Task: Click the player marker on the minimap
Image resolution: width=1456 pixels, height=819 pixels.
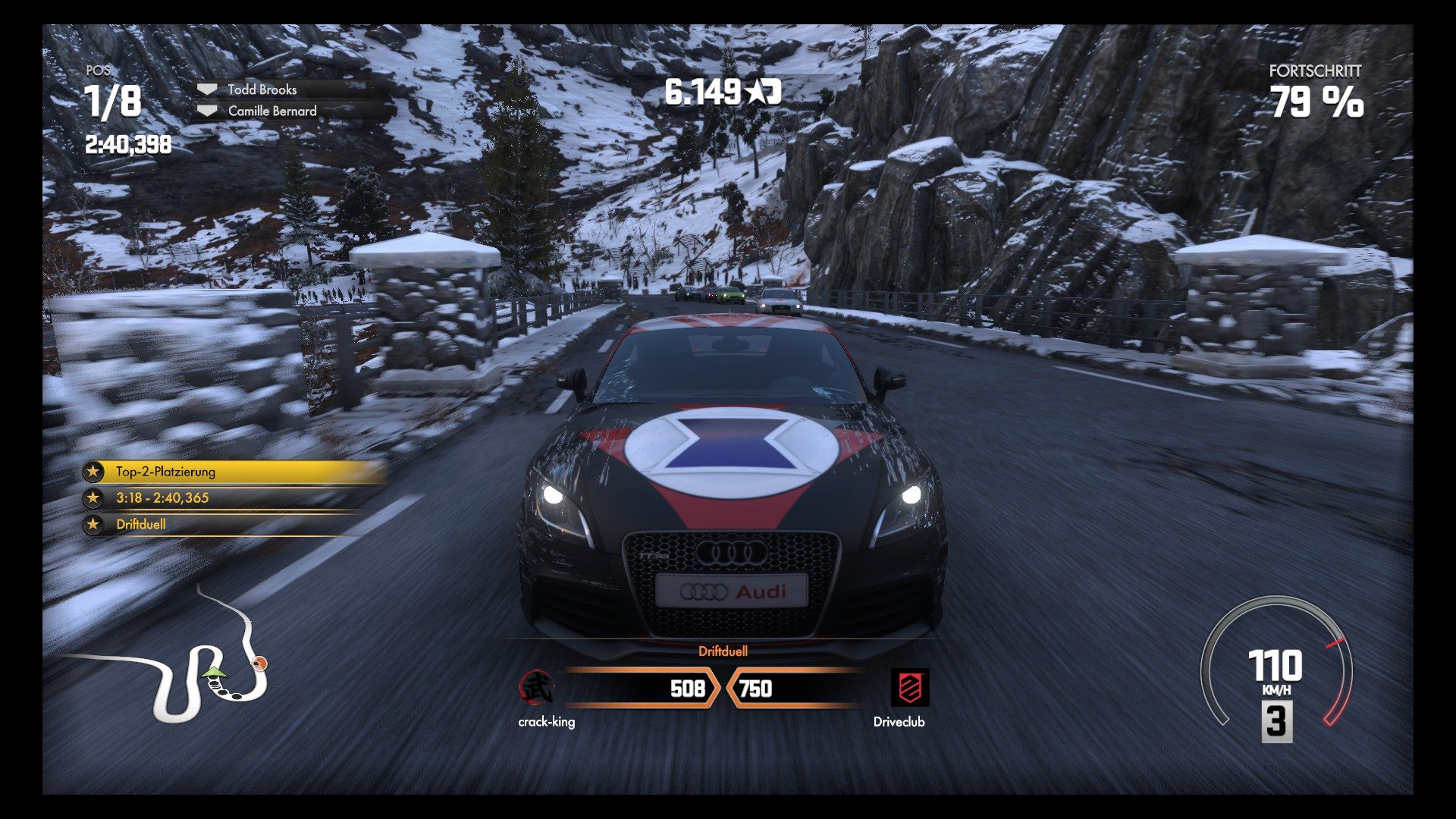Action: pyautogui.click(x=214, y=672)
